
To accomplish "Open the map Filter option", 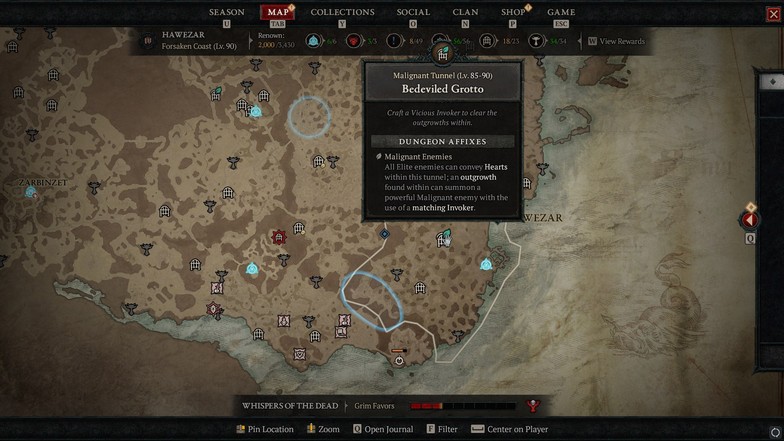I will coord(441,429).
